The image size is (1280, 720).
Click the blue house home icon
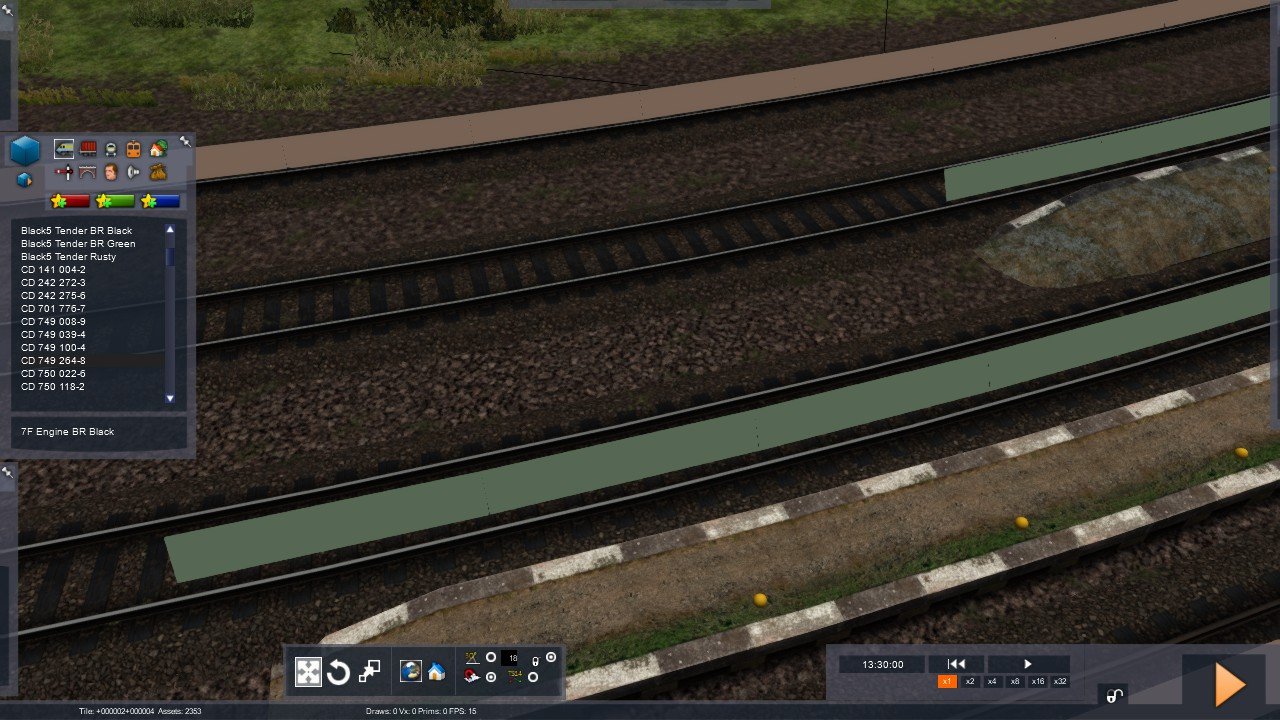(x=436, y=672)
